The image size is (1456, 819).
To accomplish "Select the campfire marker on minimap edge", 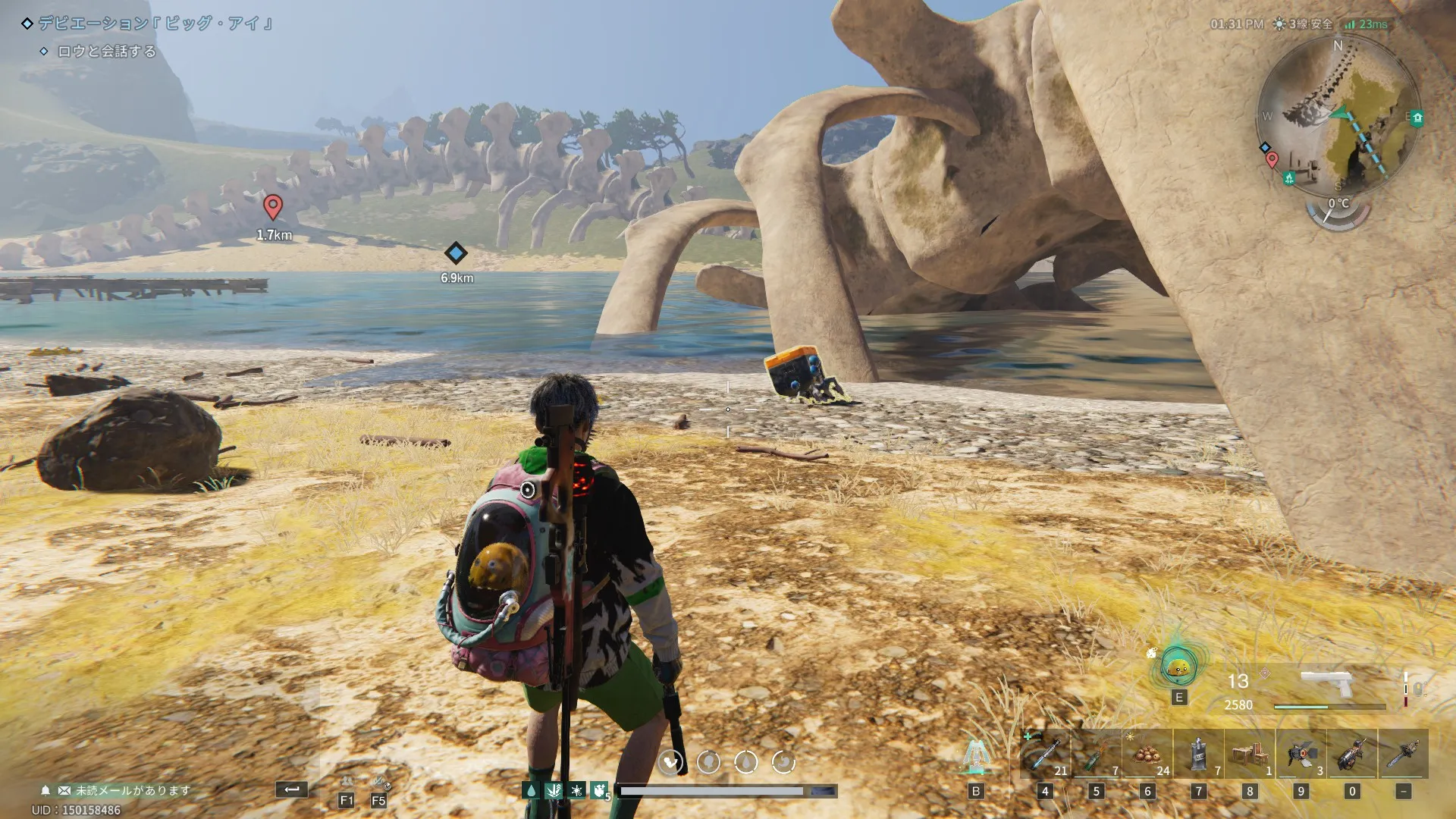I will pos(1289,178).
